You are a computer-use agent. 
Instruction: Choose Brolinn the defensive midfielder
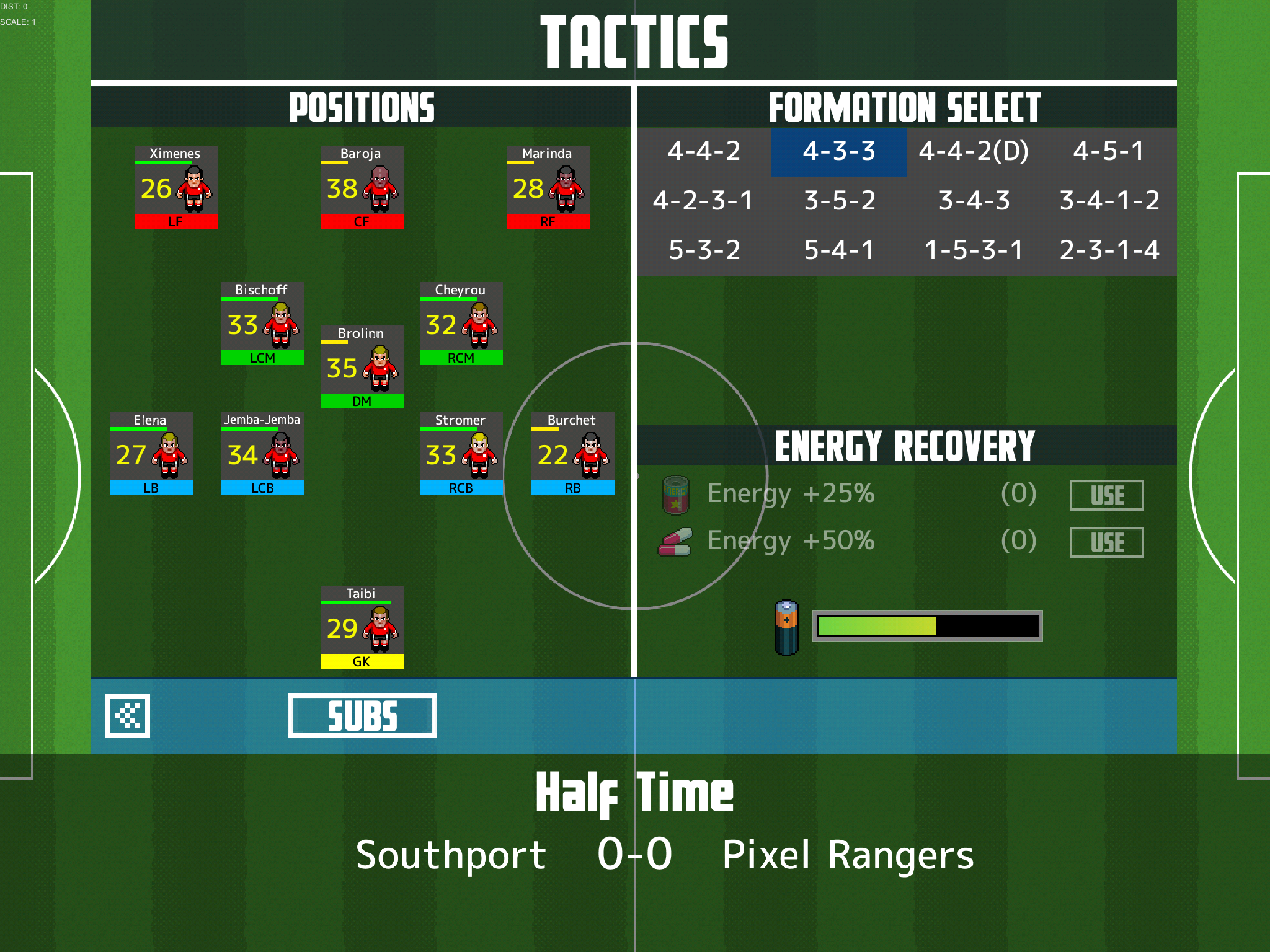(362, 367)
